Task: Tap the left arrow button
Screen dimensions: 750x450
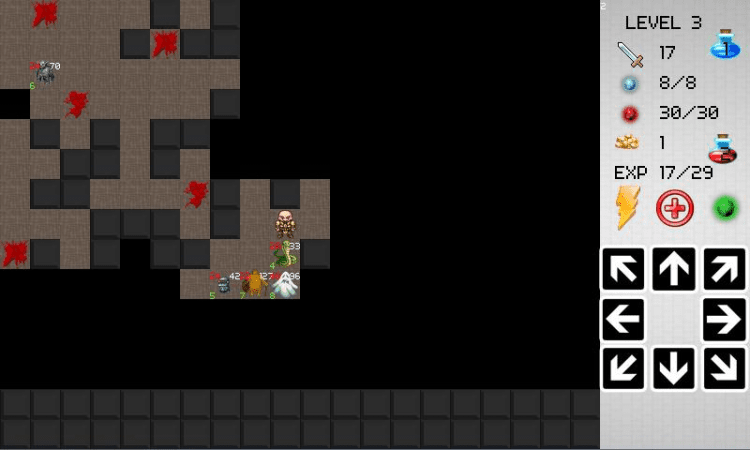Action: (x=623, y=320)
